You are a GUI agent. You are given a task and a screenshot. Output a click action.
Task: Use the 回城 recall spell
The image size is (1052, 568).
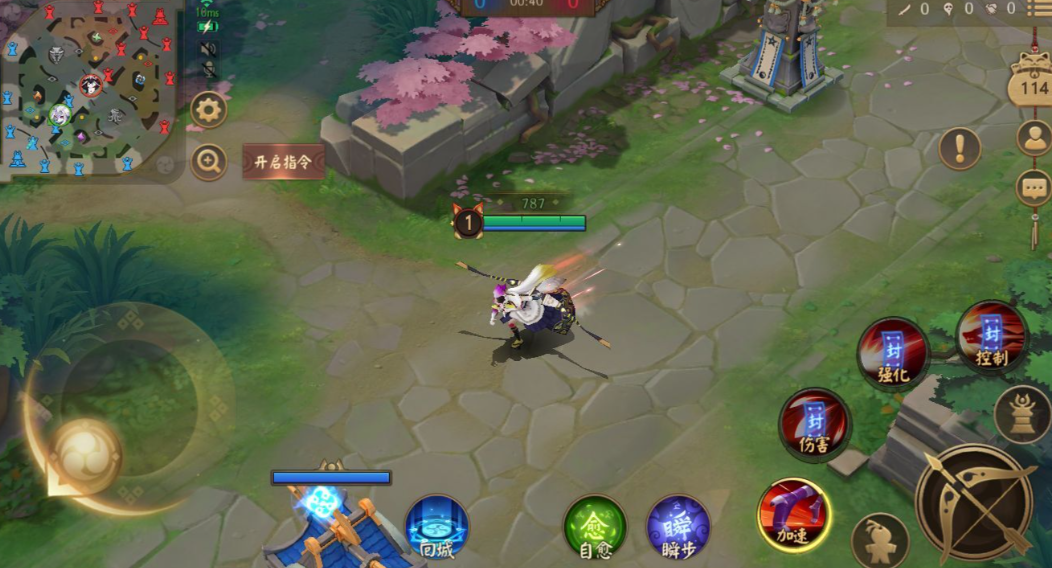[437, 526]
